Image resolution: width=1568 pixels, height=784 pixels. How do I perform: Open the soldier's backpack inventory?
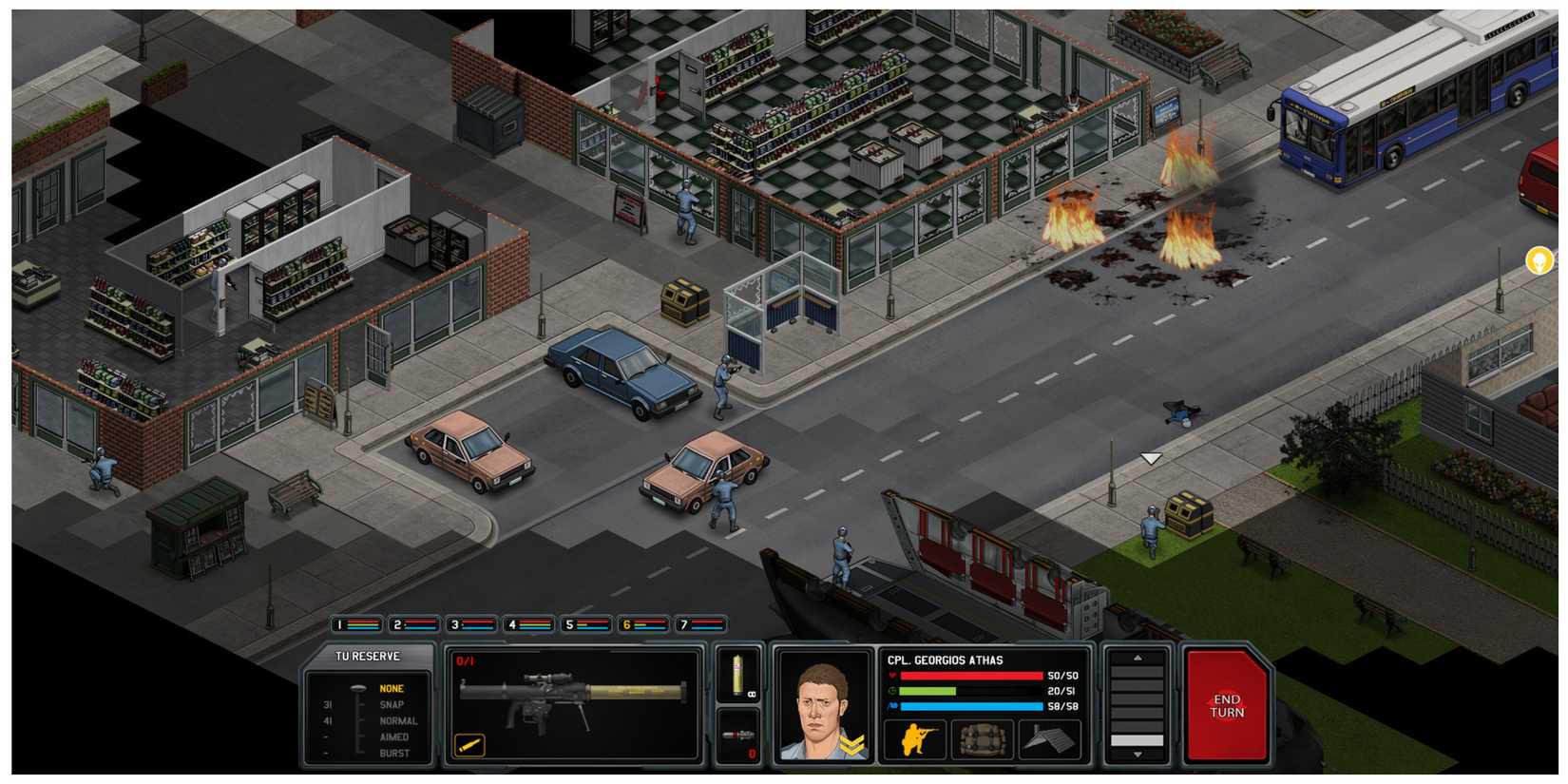(981, 737)
